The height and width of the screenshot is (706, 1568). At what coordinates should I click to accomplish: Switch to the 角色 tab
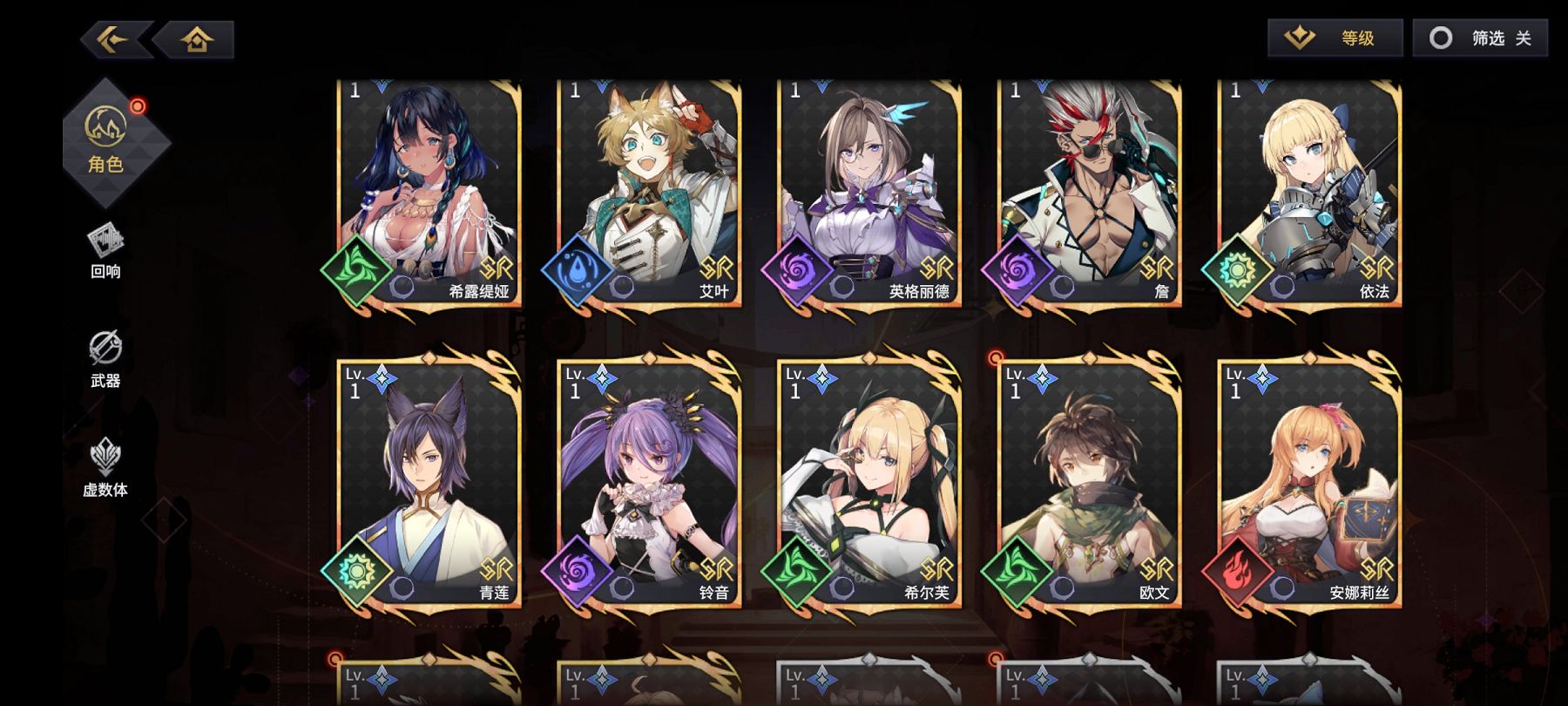tap(106, 139)
